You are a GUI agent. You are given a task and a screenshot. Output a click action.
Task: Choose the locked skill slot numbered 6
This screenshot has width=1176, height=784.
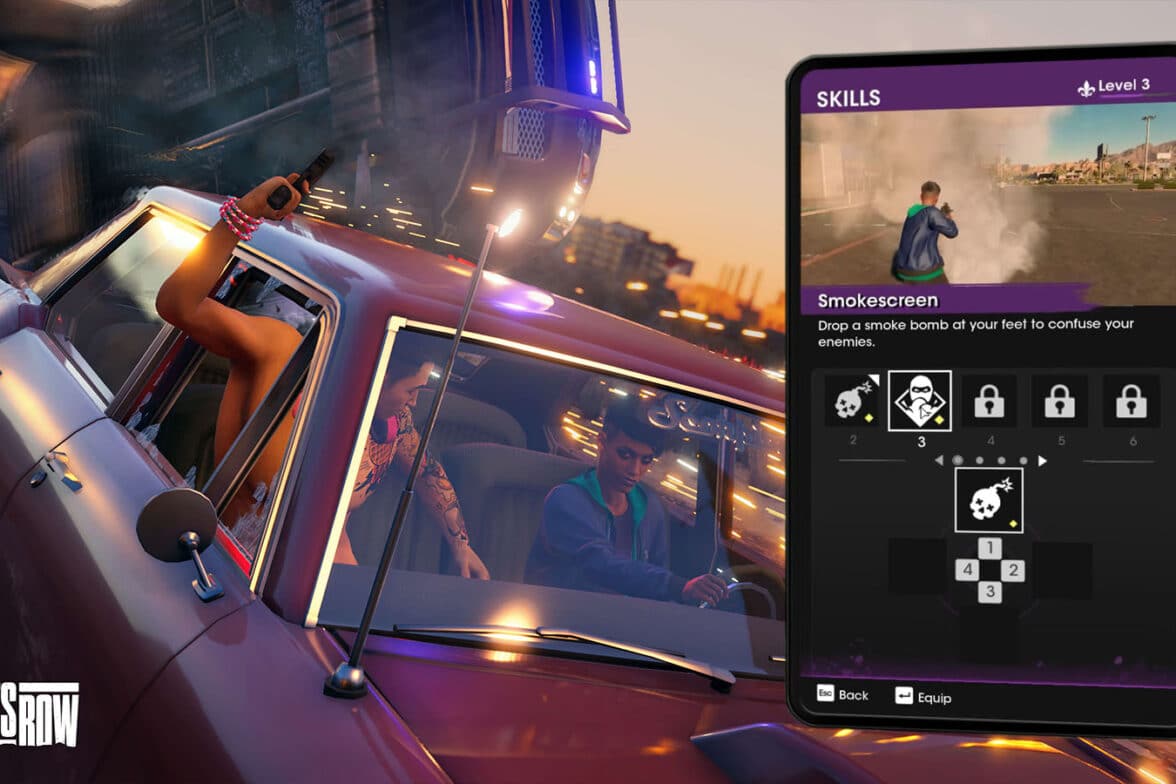(x=1131, y=401)
